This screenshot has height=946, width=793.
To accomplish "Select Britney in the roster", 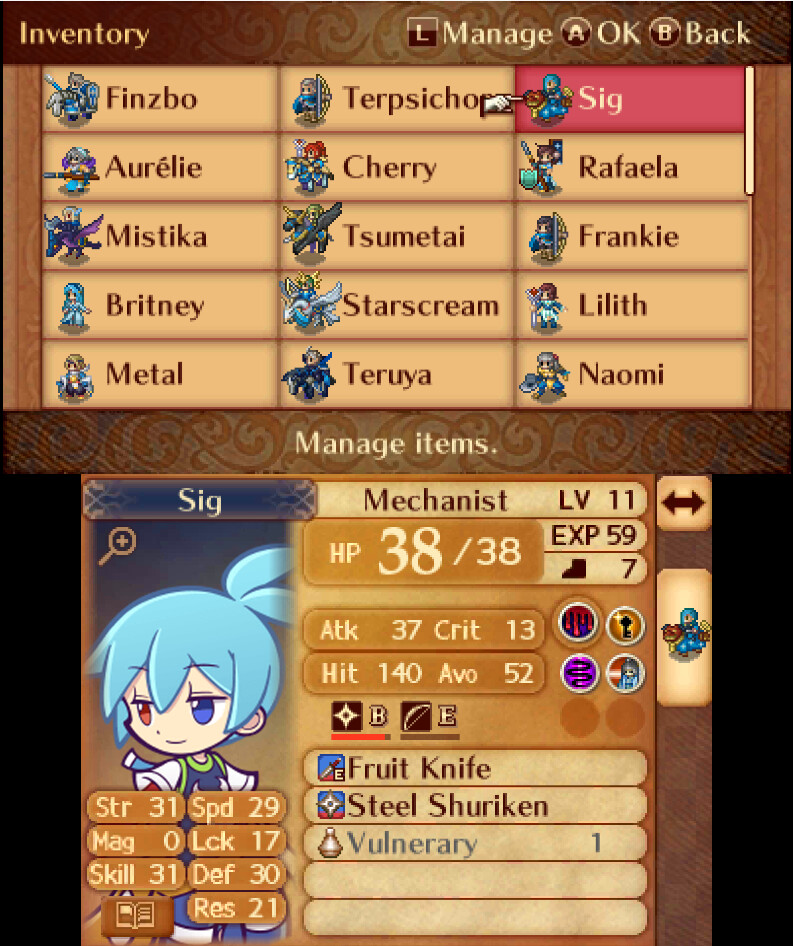I will pos(160,305).
